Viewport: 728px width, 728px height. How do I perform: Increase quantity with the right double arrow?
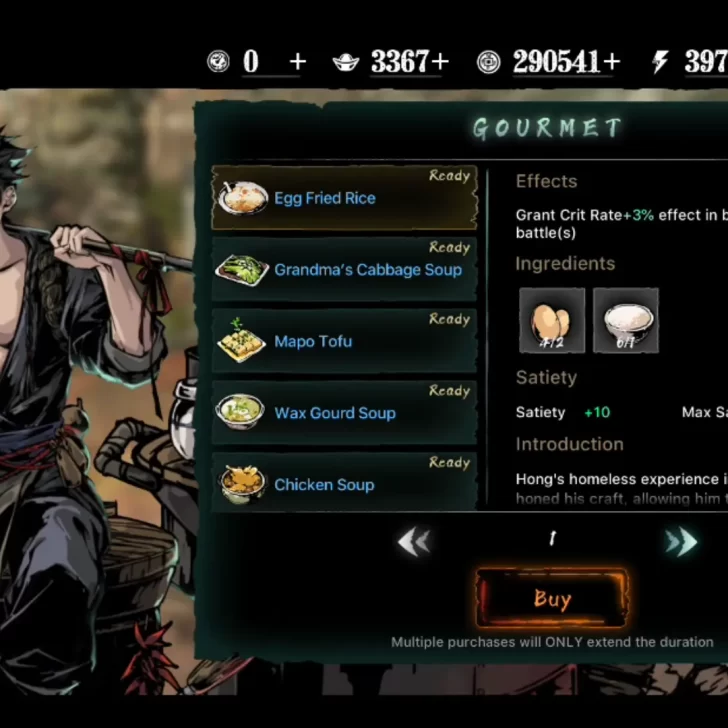pyautogui.click(x=681, y=542)
